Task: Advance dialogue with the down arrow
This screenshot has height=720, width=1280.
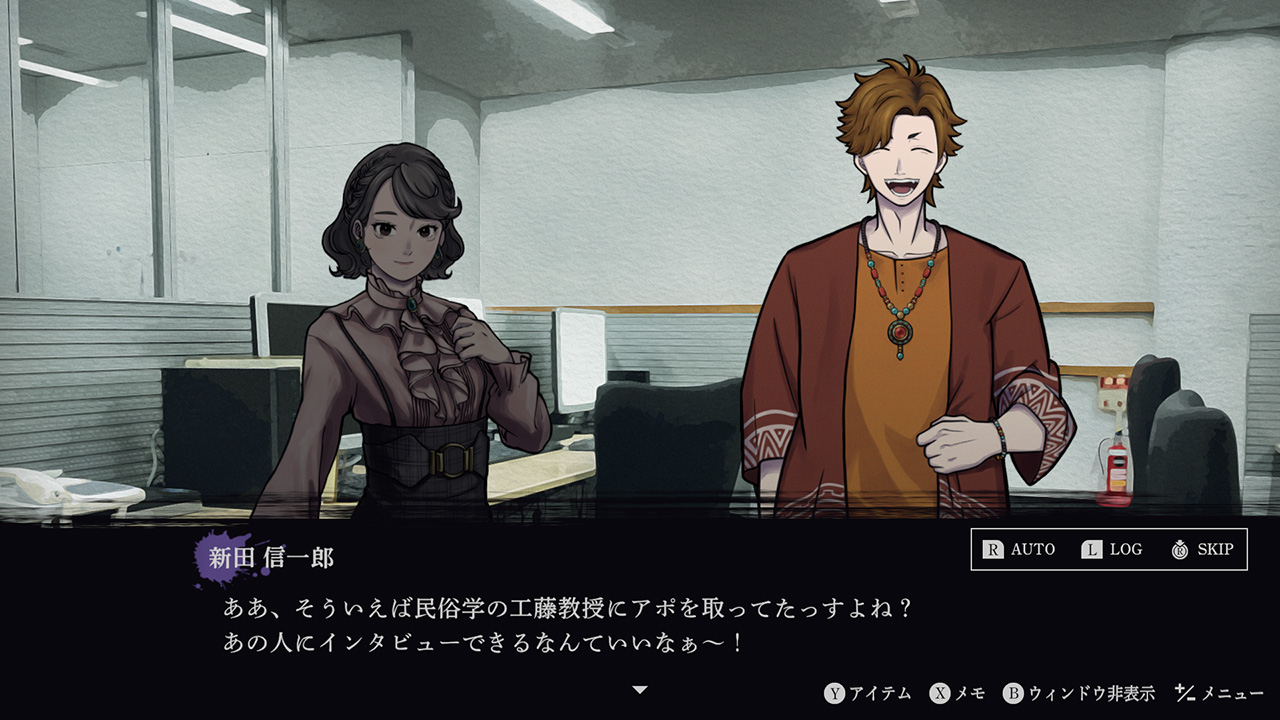Action: (x=641, y=690)
